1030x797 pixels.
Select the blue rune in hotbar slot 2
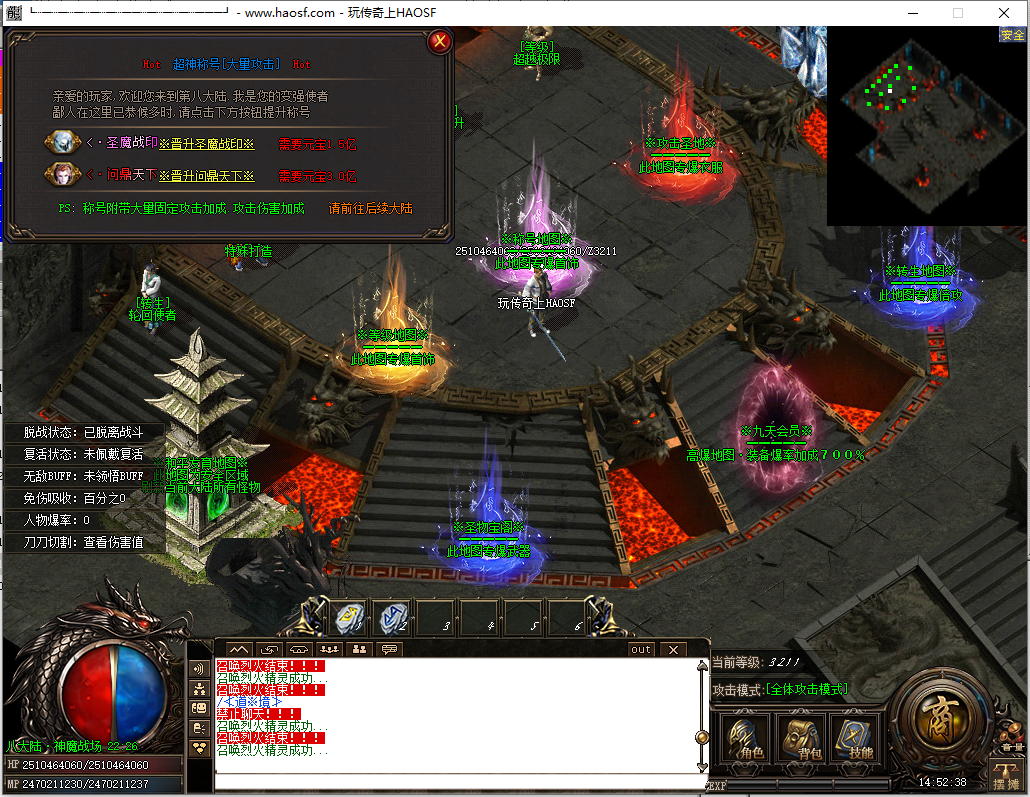pos(393,618)
